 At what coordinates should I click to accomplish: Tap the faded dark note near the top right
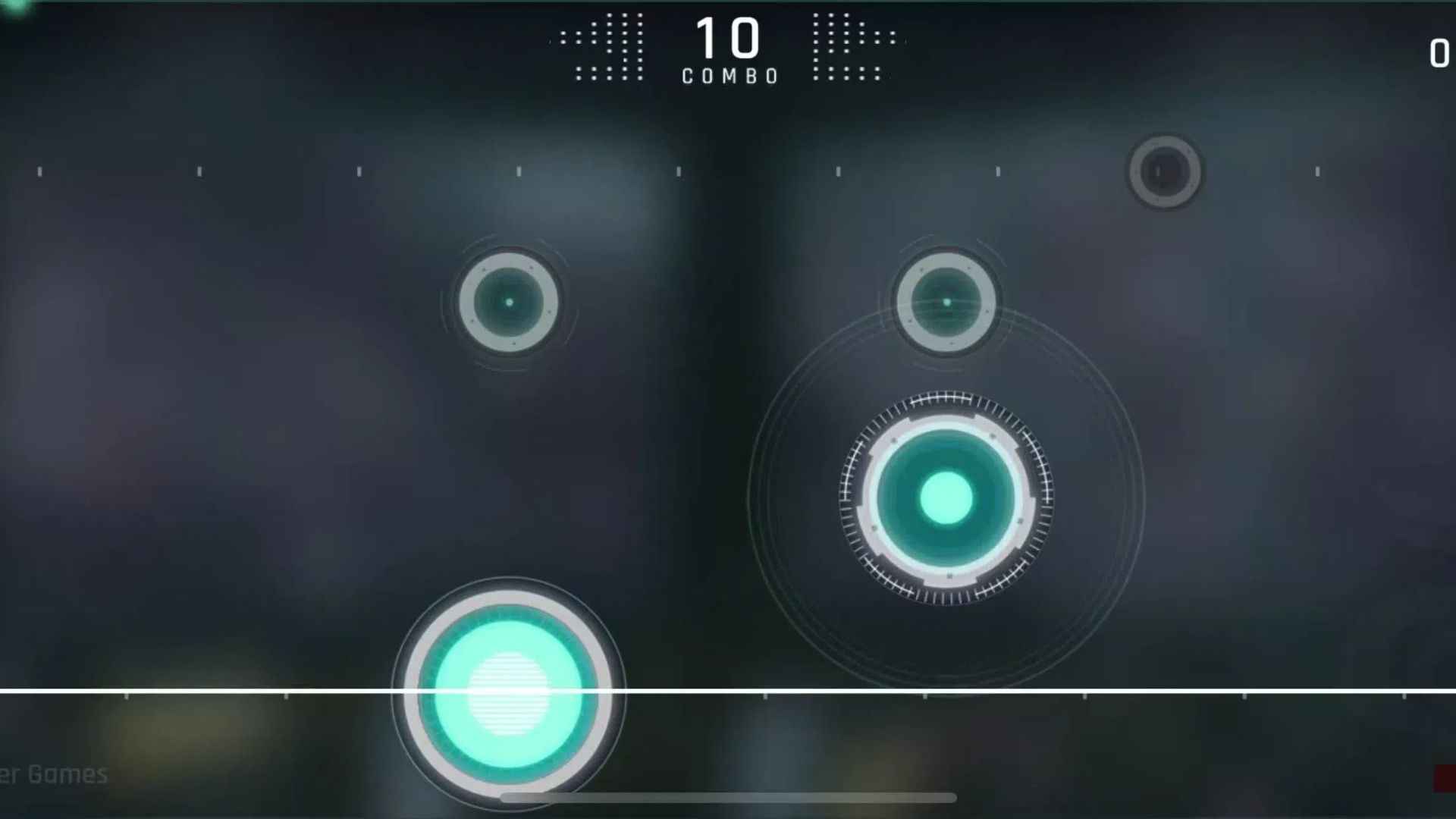coord(1166,171)
